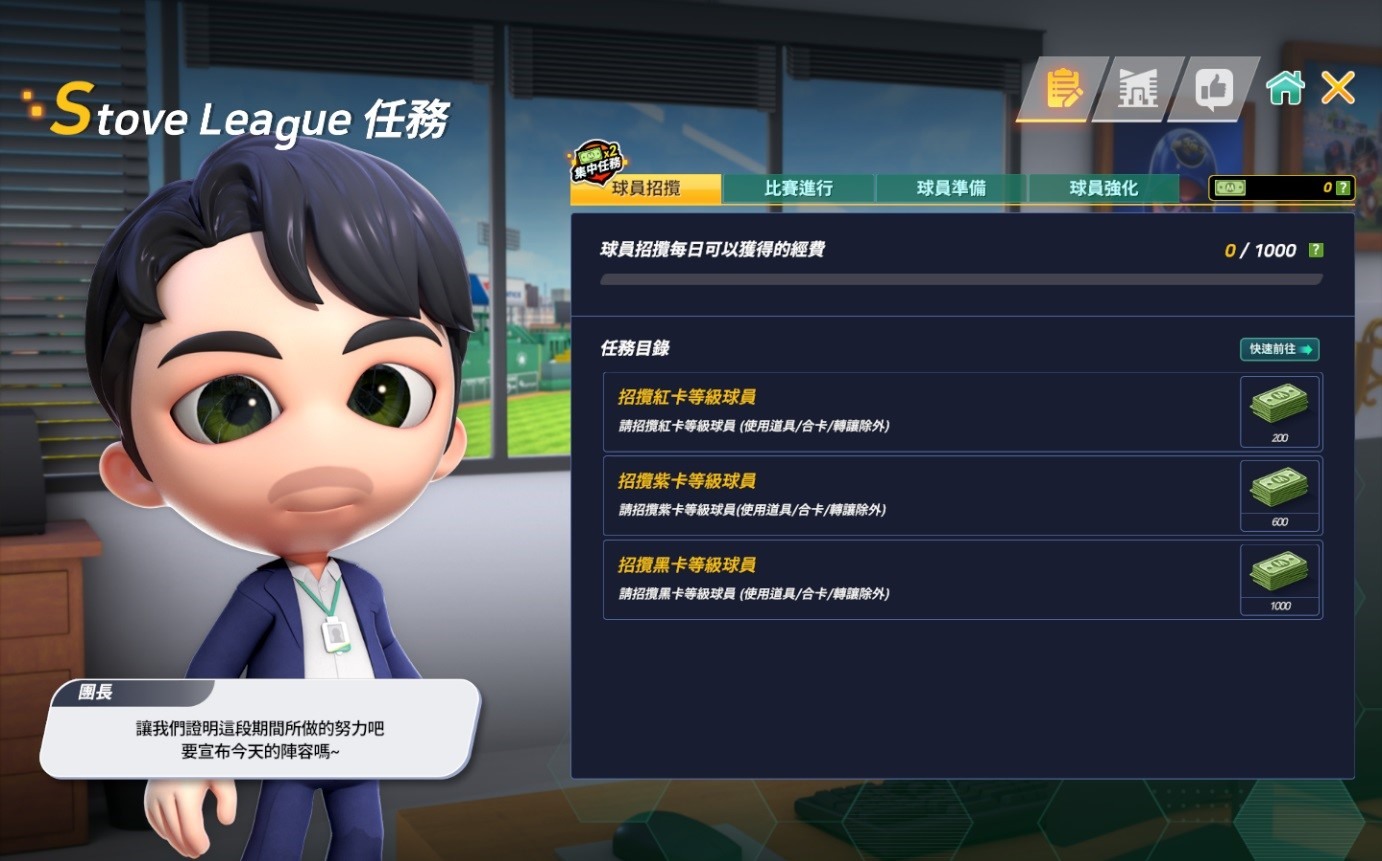This screenshot has width=1382, height=861.
Task: Click the green home icon
Action: pos(1286,88)
